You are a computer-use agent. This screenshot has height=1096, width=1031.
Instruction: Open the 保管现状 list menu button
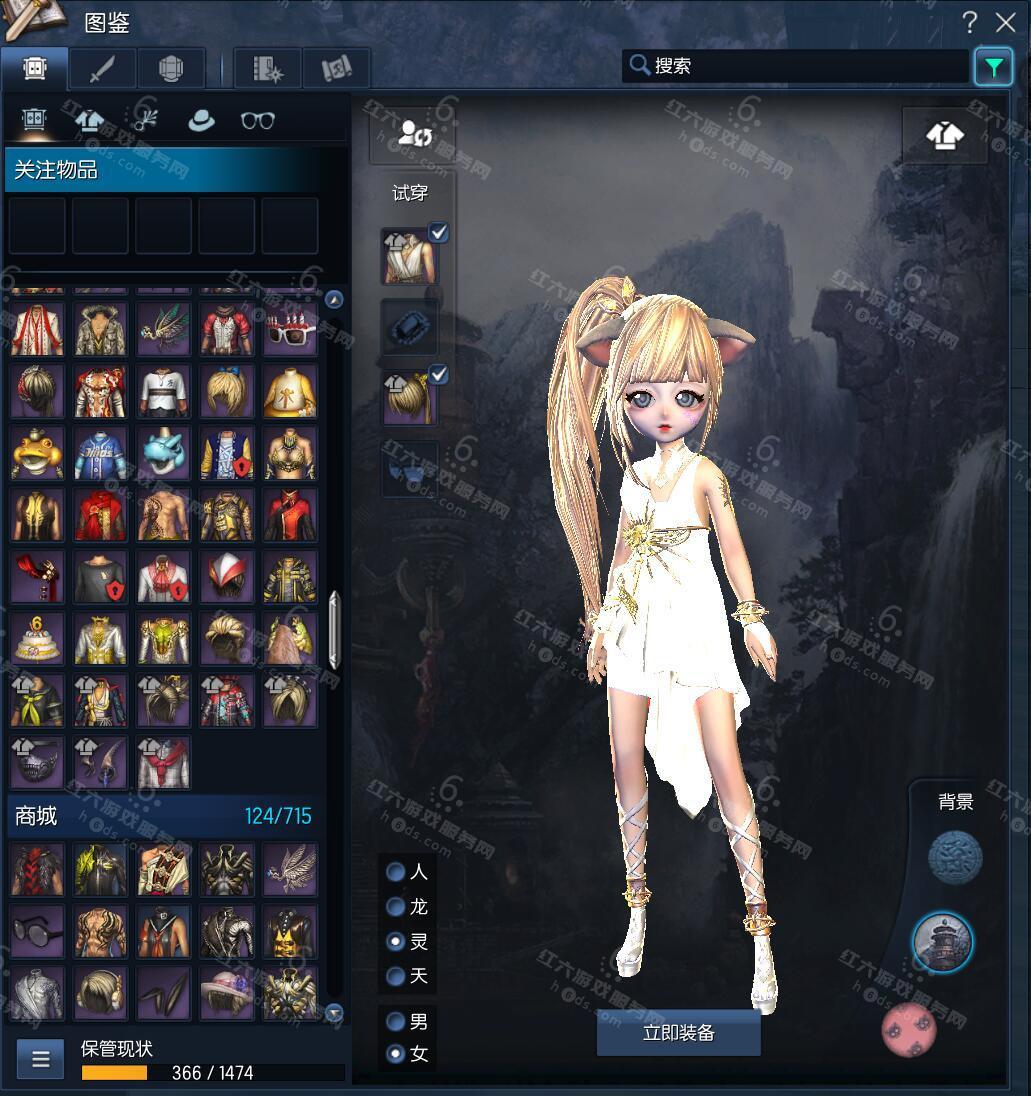coord(41,1059)
